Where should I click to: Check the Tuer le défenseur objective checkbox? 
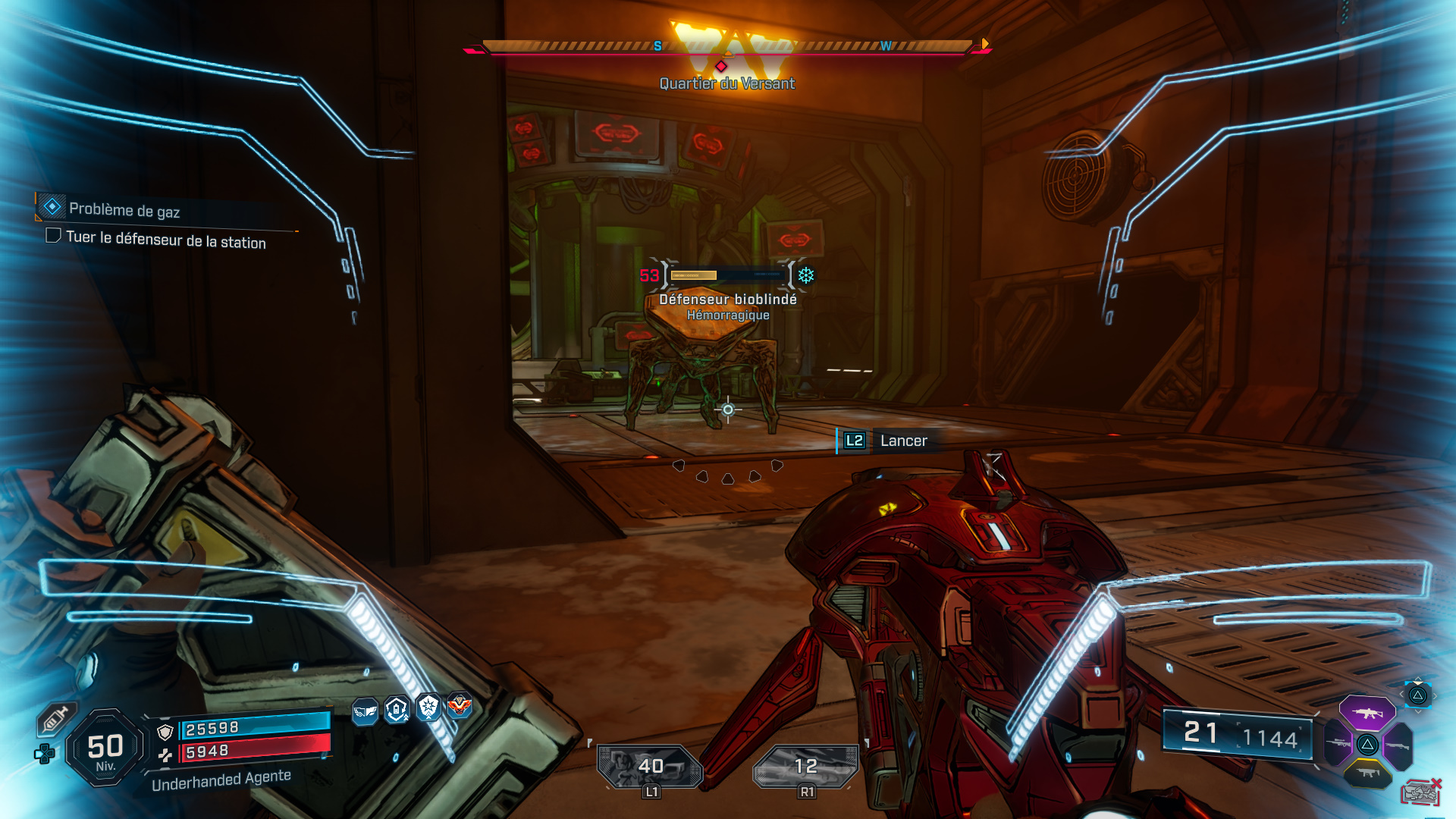point(53,237)
